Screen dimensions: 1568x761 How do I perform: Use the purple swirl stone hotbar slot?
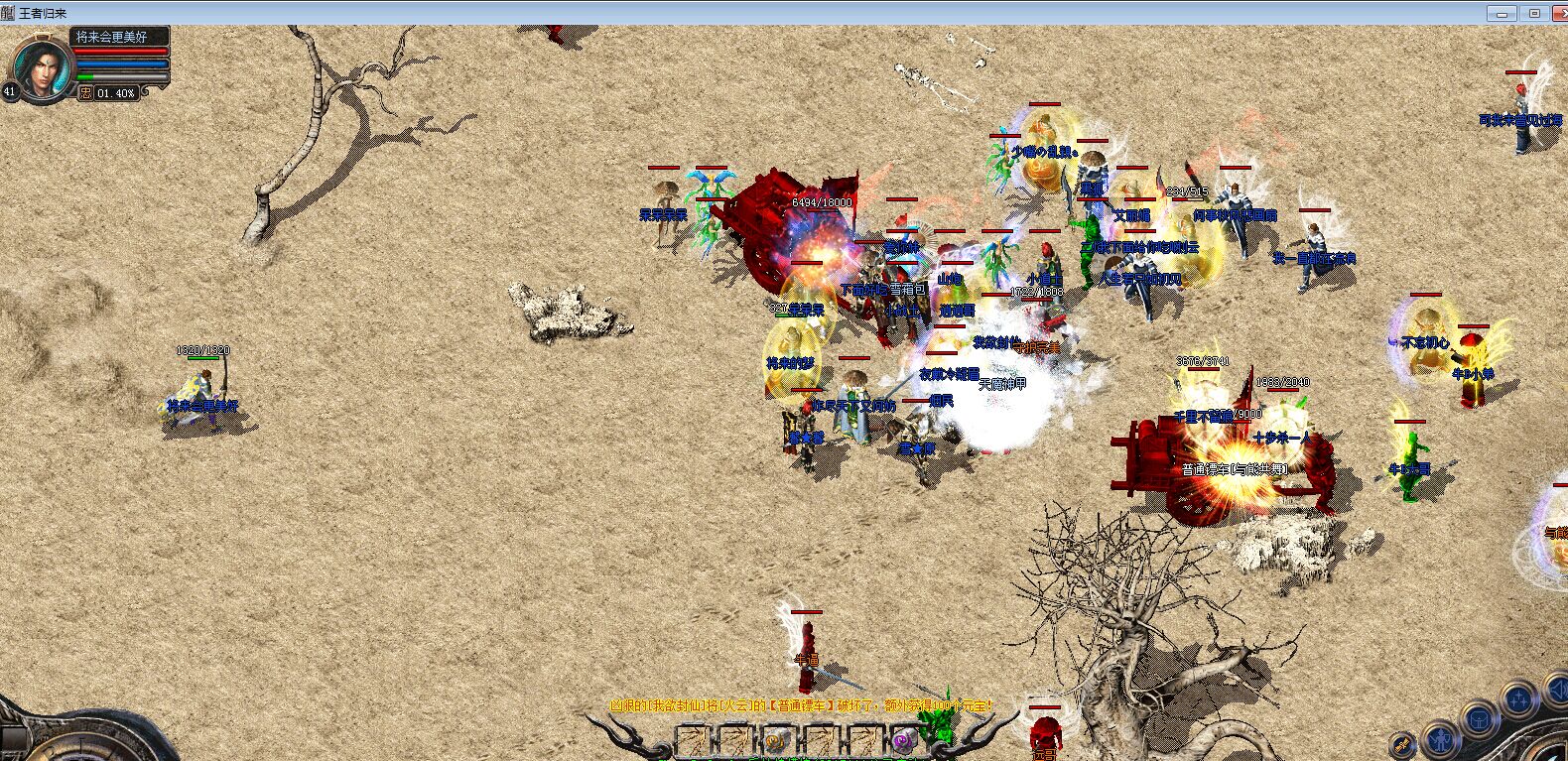[x=903, y=741]
